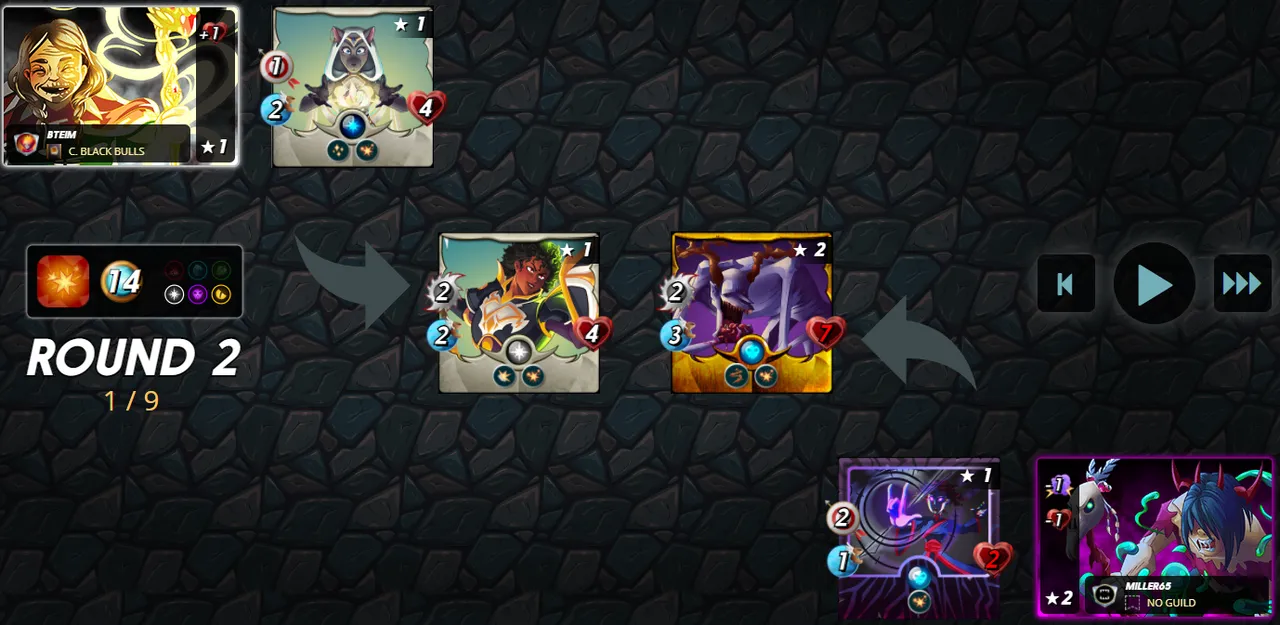Select the gold-framed purple beast card
The height and width of the screenshot is (625, 1280).
751,312
